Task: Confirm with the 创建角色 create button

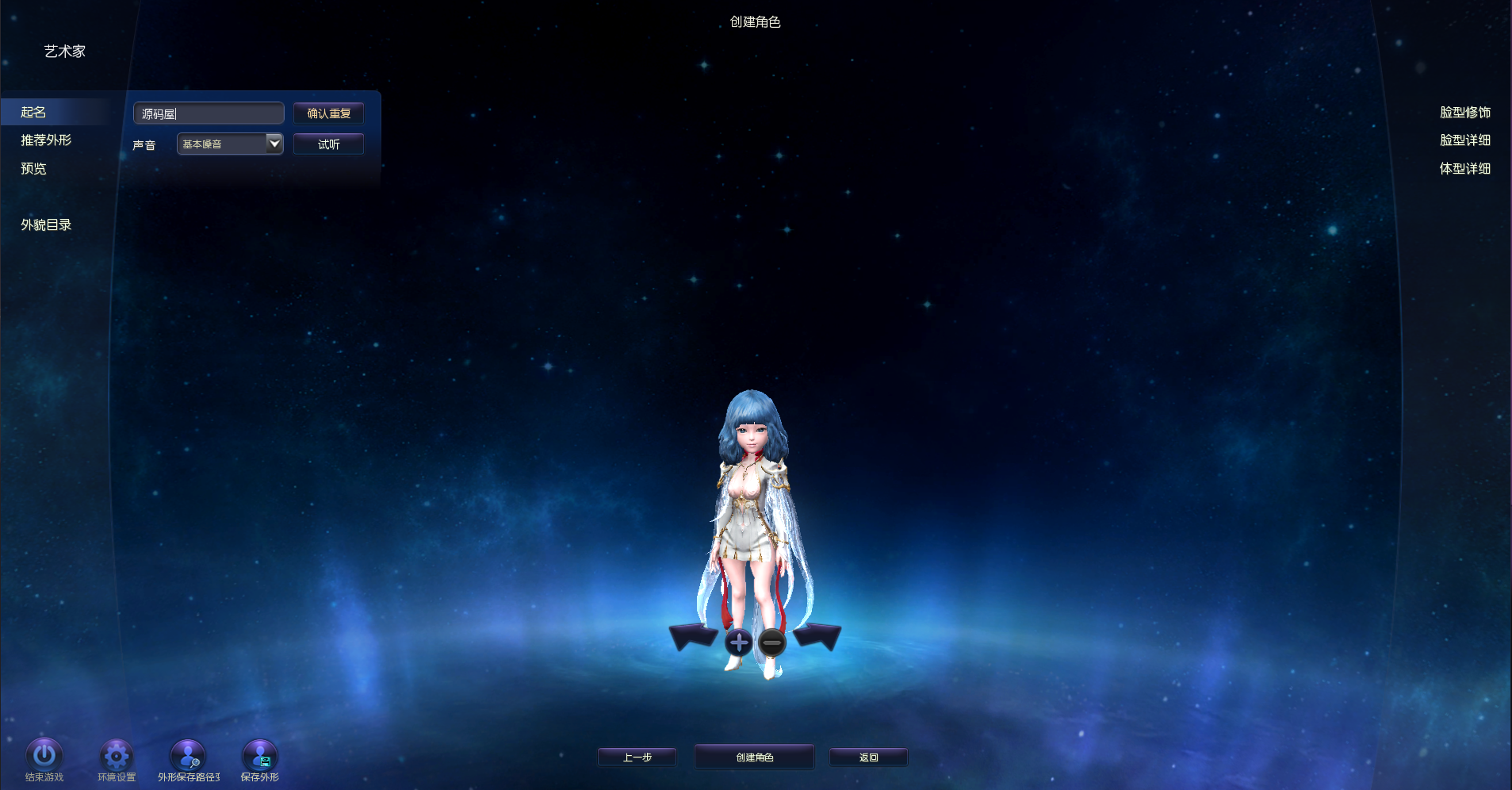Action: [x=754, y=757]
